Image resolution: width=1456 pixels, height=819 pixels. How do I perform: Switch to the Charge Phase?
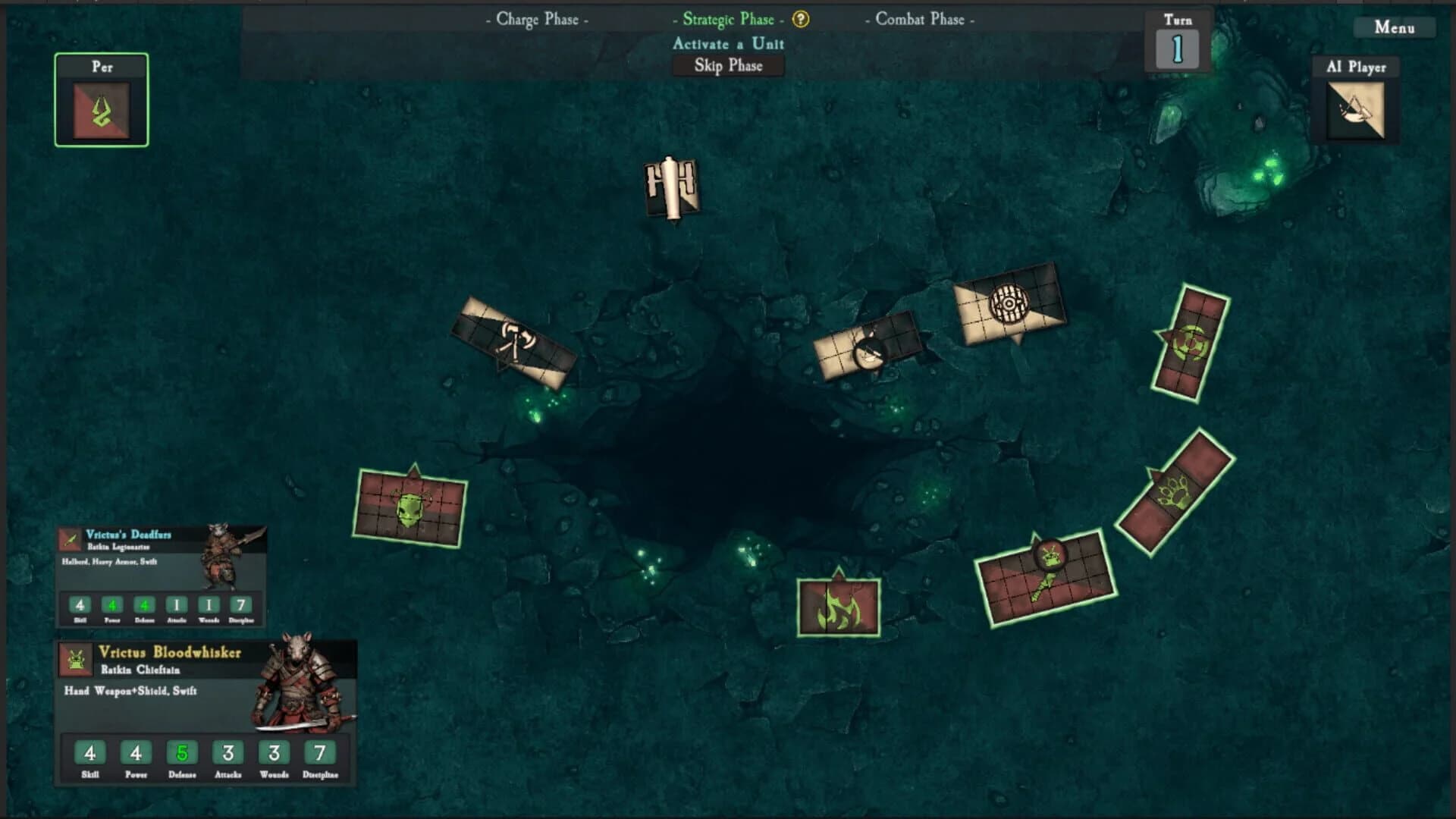pyautogui.click(x=539, y=20)
